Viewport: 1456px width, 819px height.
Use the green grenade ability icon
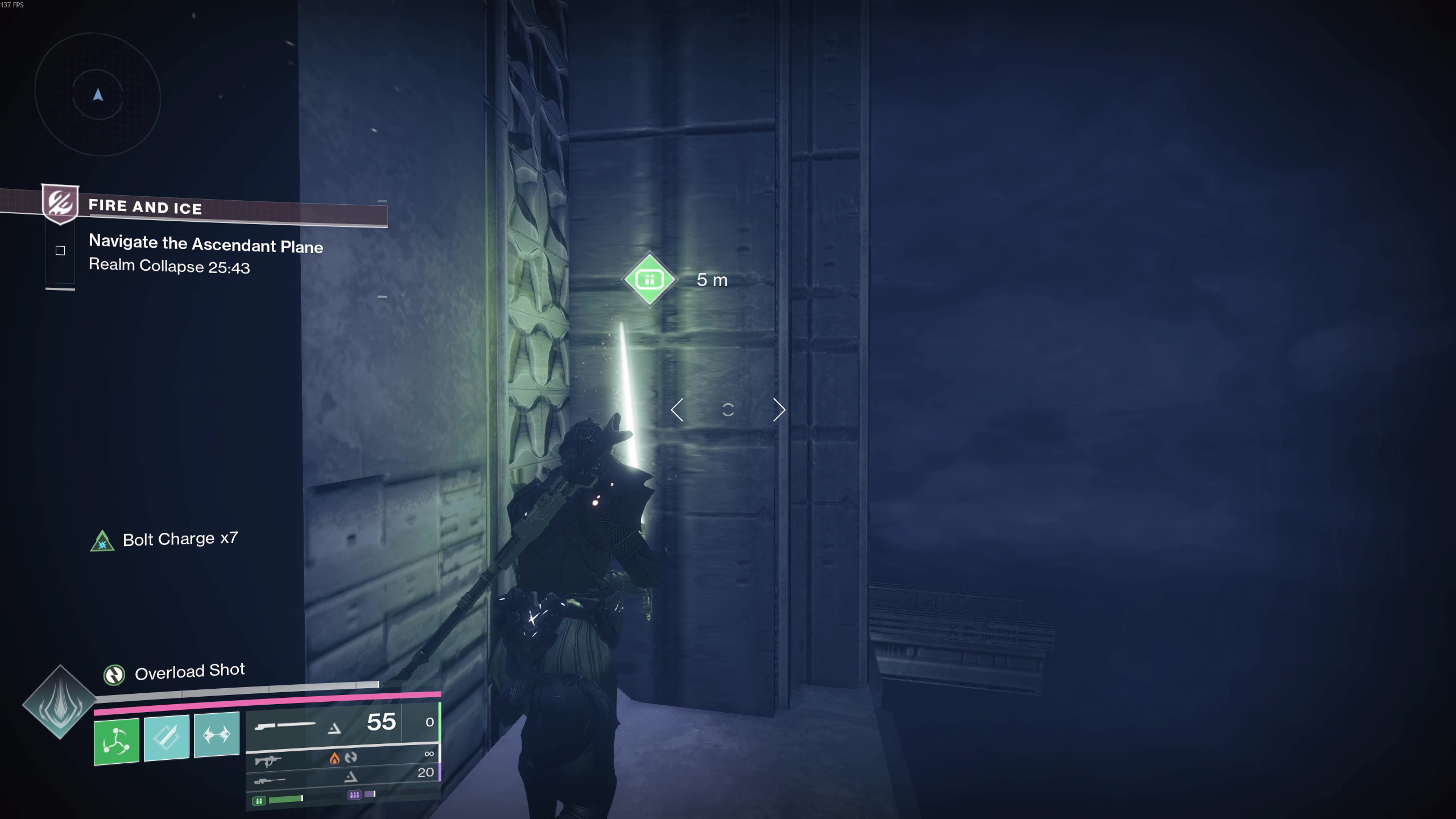click(x=117, y=741)
